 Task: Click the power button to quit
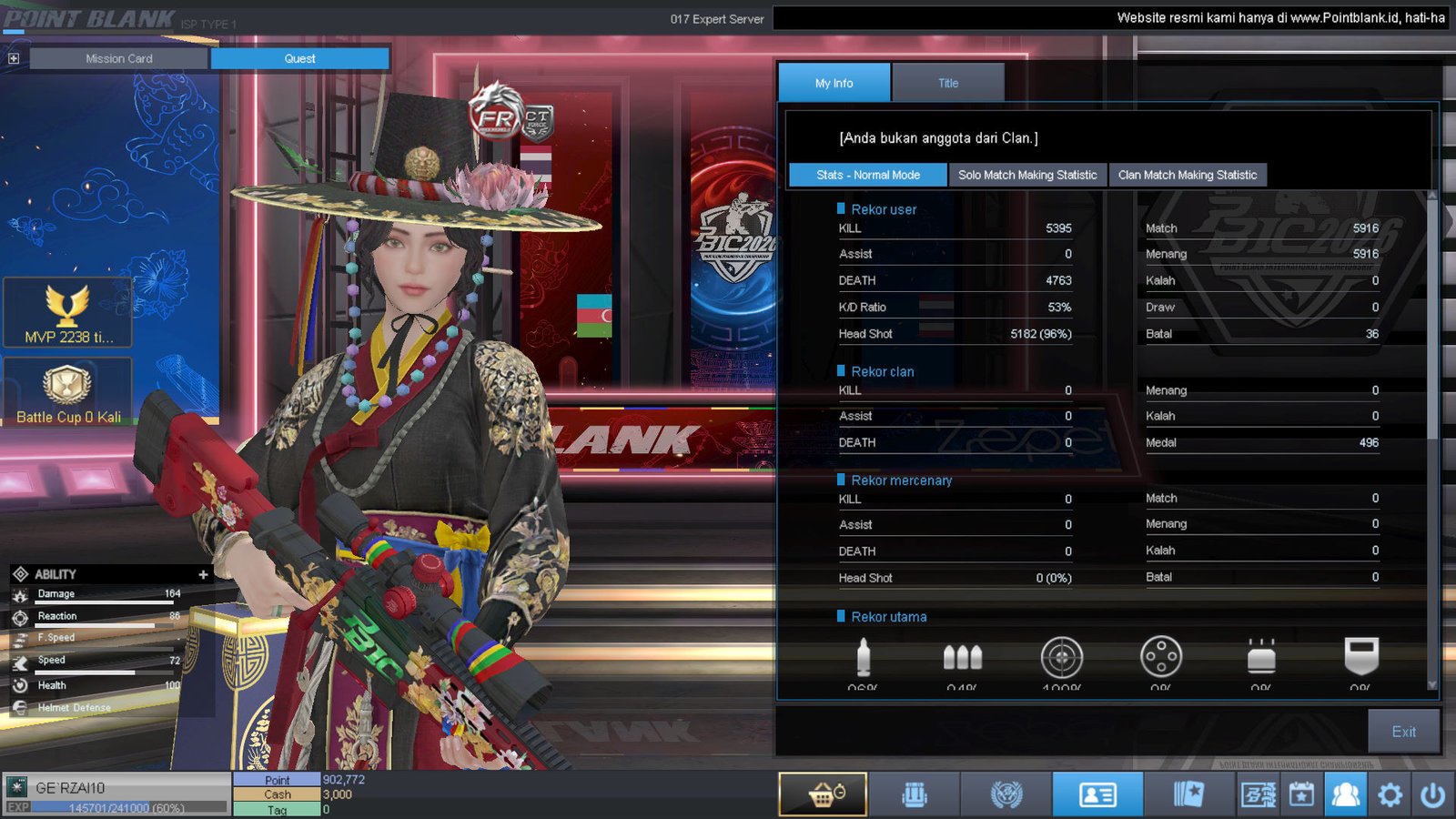coord(1432,794)
